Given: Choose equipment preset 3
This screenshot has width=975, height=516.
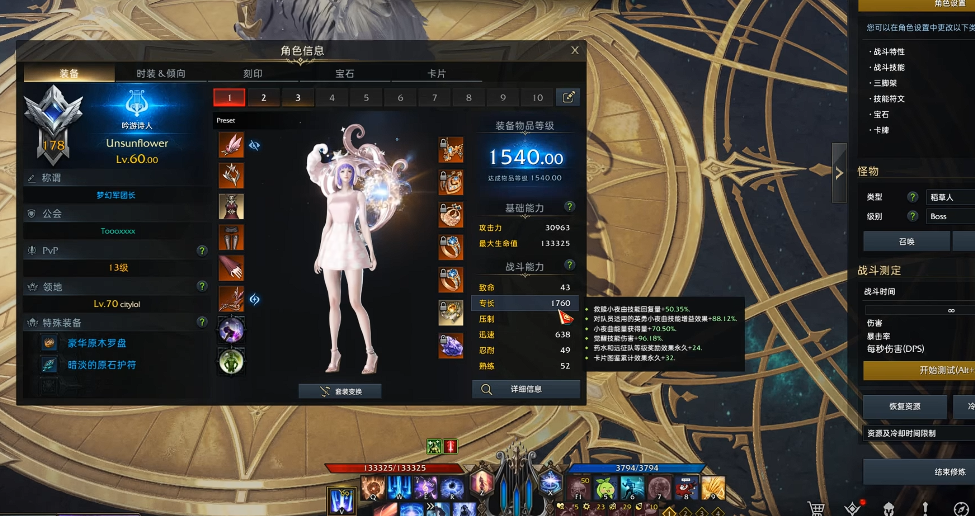Looking at the screenshot, I should click(x=298, y=97).
